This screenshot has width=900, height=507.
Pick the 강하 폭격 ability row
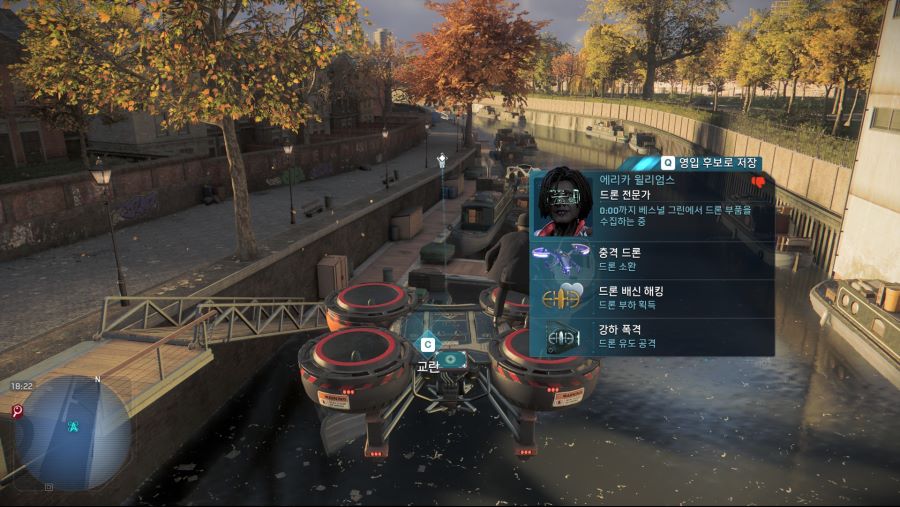click(652, 337)
